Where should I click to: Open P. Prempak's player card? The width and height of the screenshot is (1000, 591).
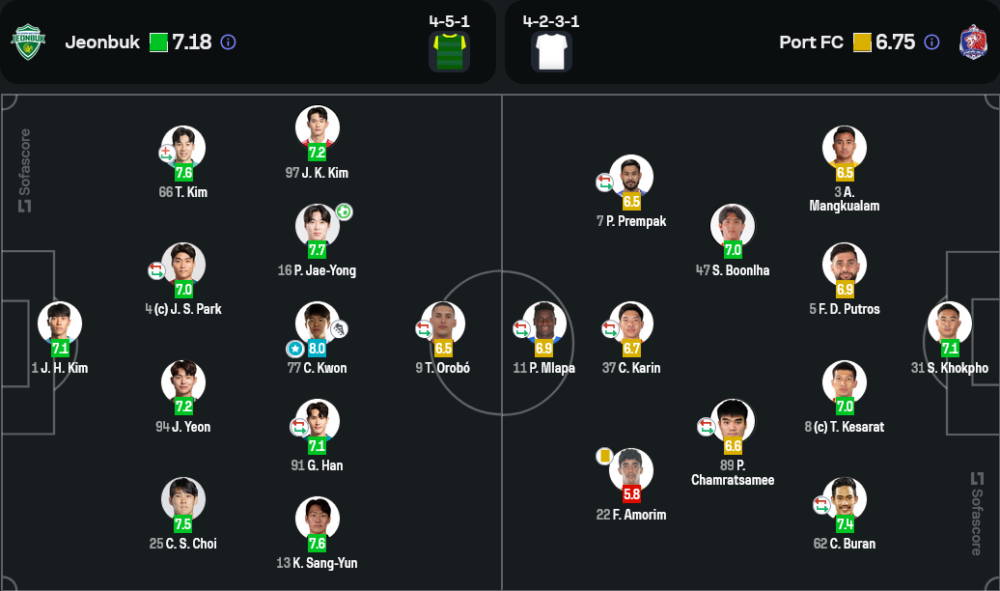point(631,178)
